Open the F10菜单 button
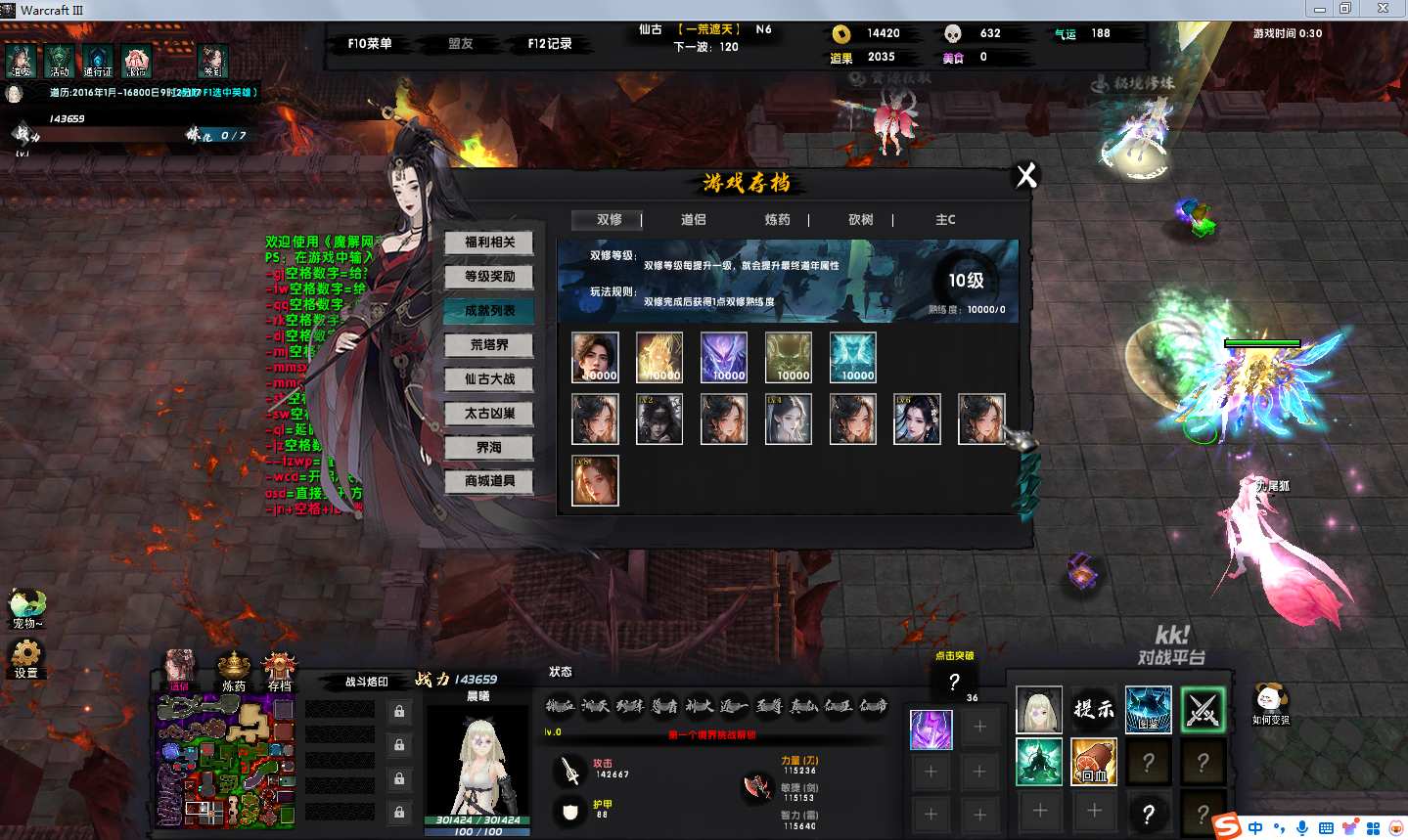The height and width of the screenshot is (840, 1408). coord(369,44)
